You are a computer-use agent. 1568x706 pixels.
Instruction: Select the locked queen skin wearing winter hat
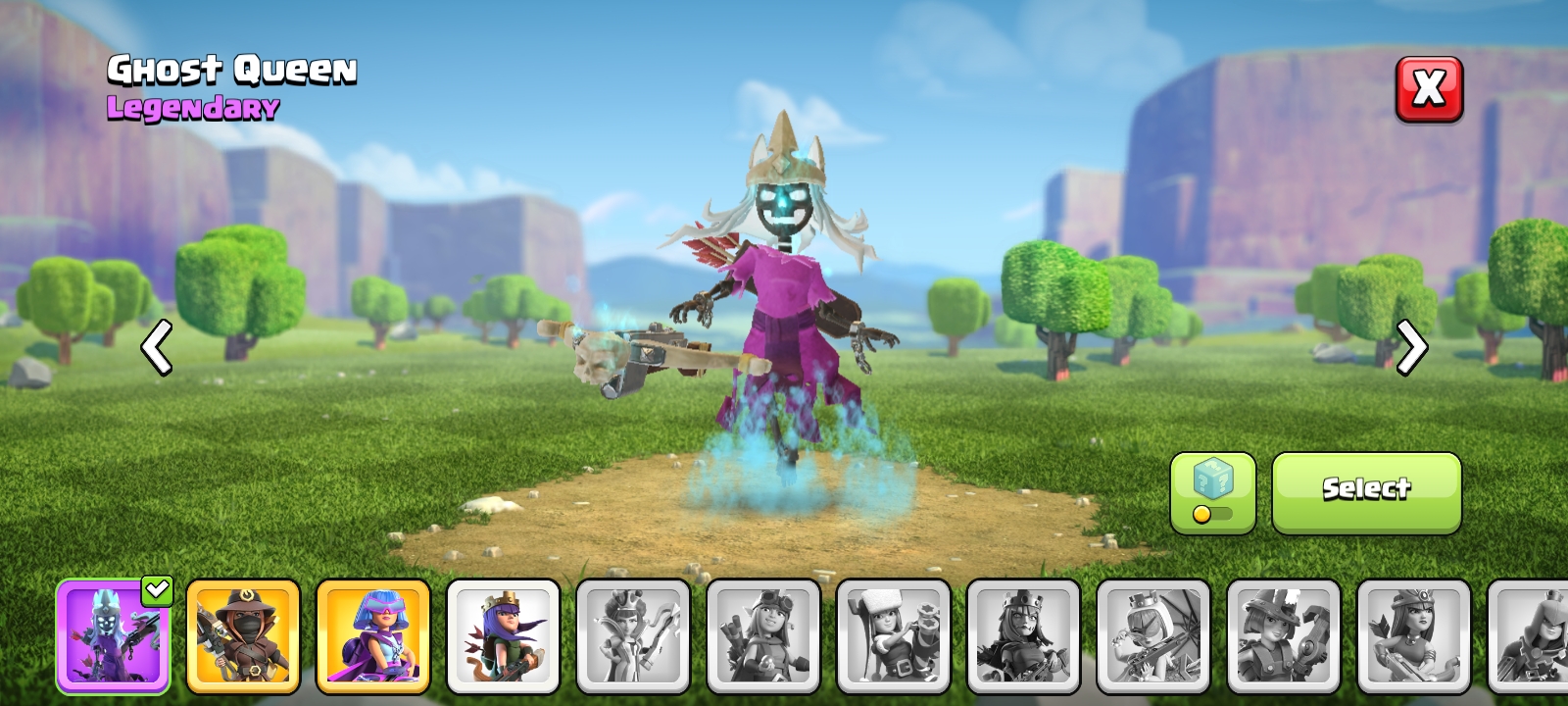coord(896,634)
